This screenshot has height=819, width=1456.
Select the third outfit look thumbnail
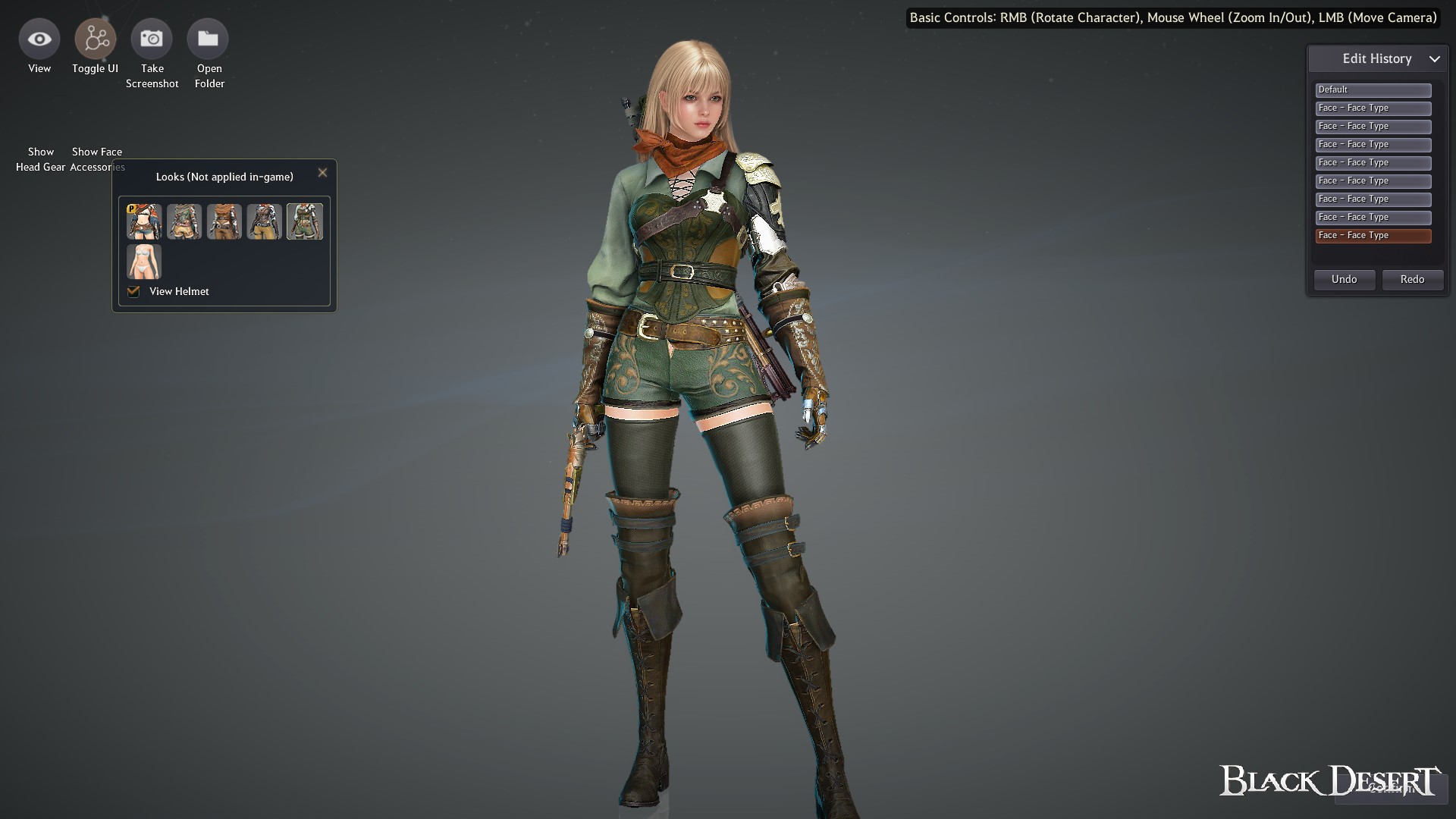click(x=224, y=221)
